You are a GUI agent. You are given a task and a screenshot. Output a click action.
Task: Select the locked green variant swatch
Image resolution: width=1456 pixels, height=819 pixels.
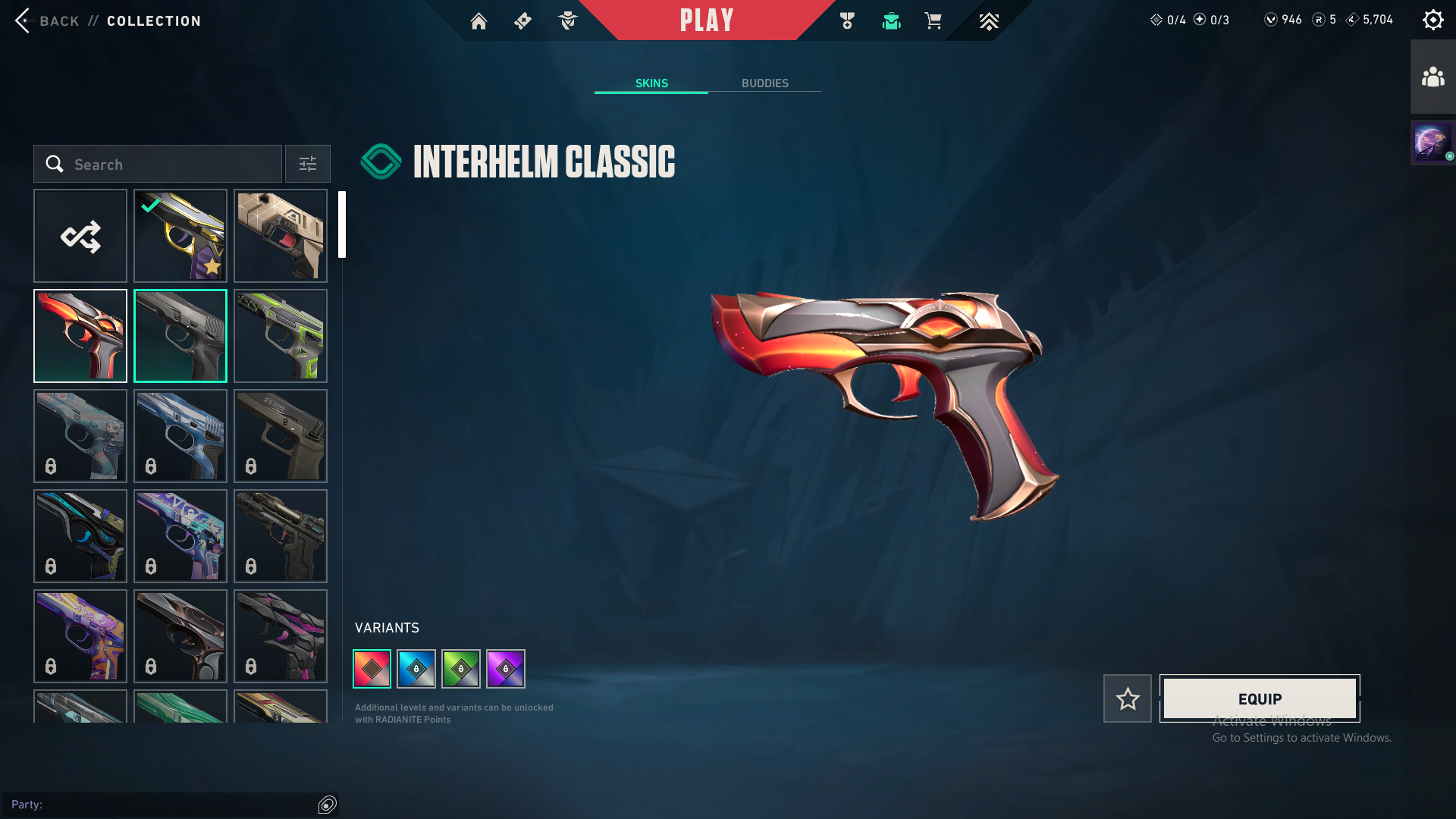point(461,669)
